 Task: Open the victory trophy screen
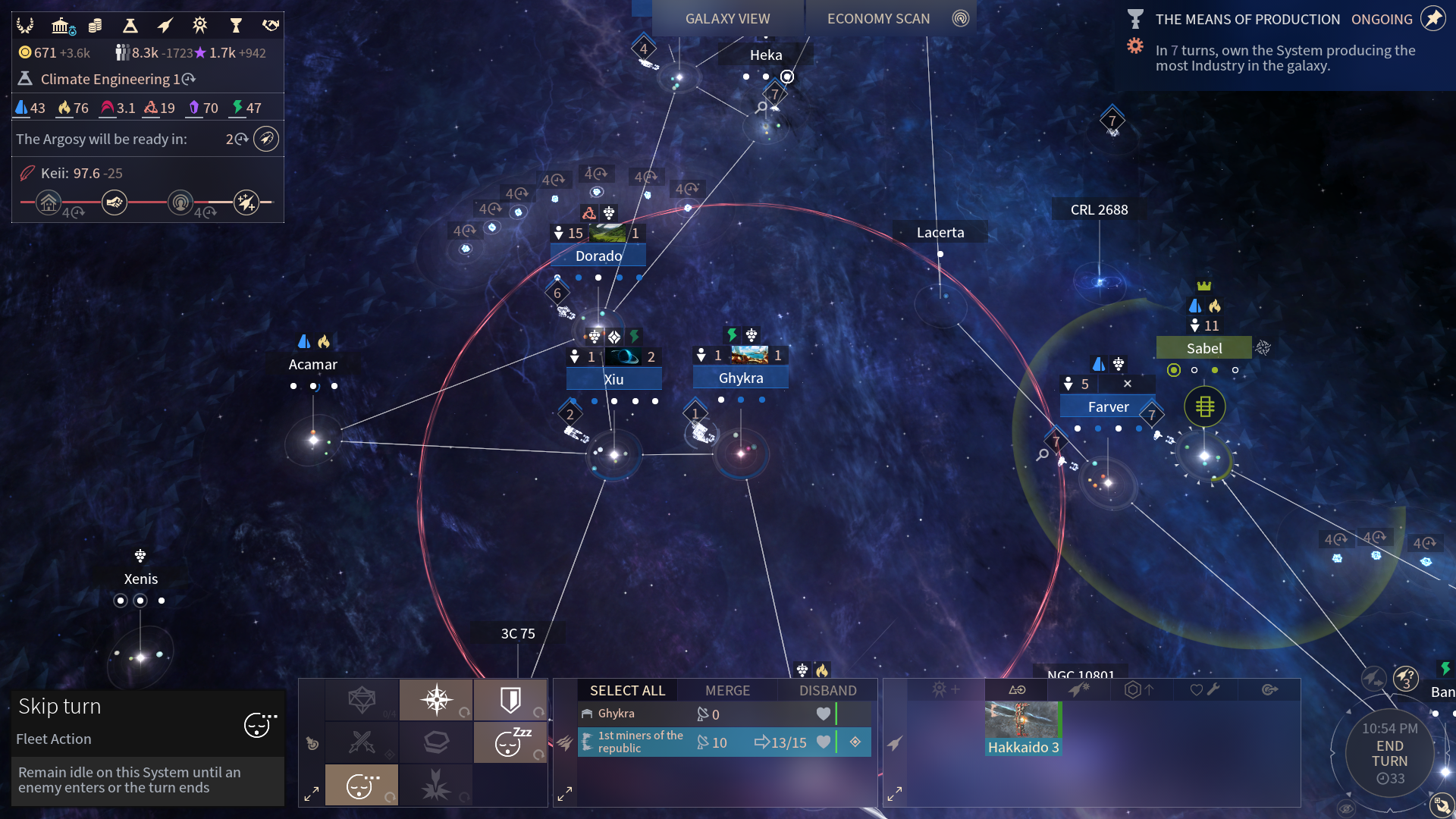coord(235,26)
